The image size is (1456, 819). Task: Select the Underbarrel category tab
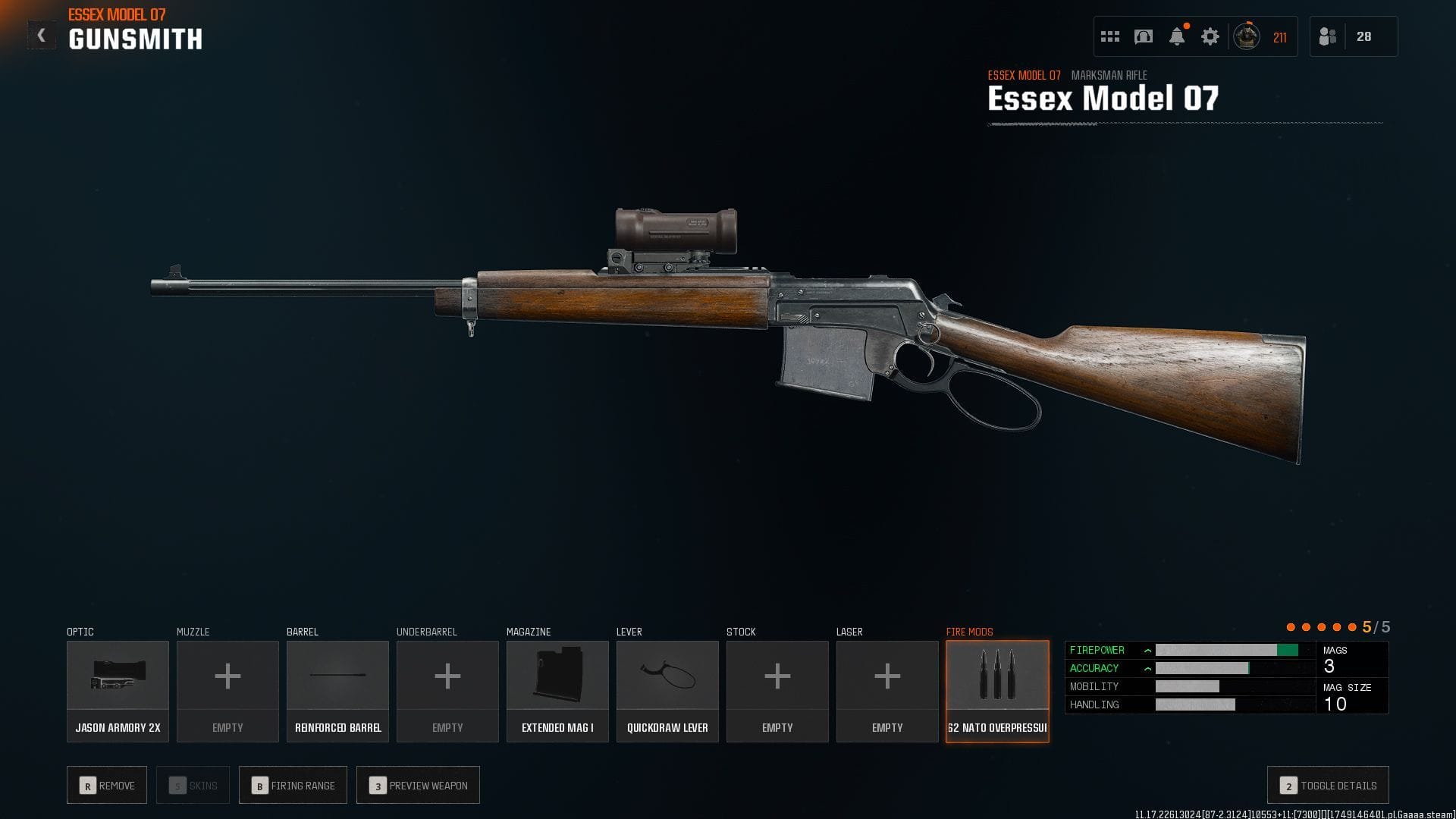[427, 631]
